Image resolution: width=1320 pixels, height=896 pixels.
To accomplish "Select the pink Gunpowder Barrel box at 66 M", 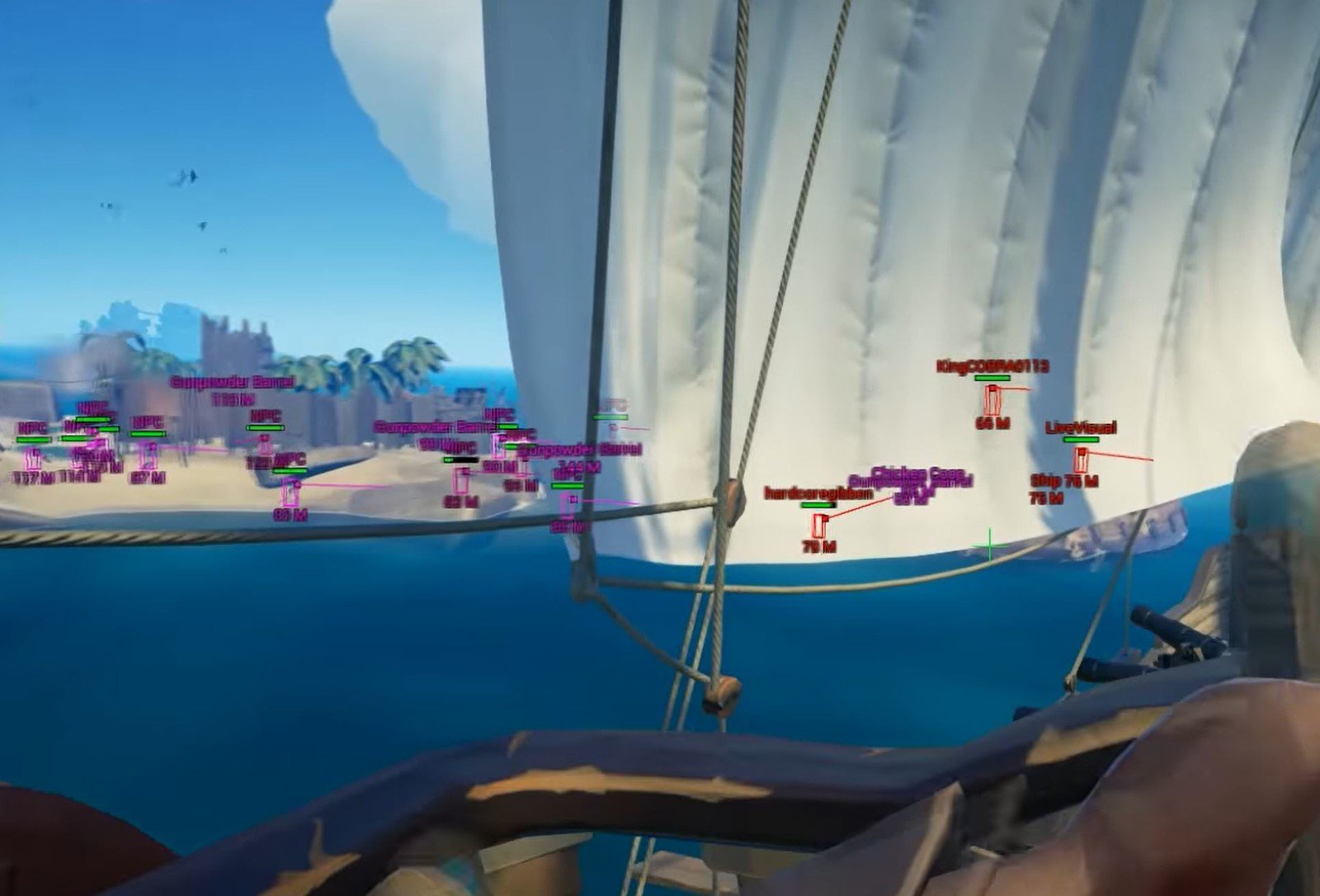I will pos(463,481).
